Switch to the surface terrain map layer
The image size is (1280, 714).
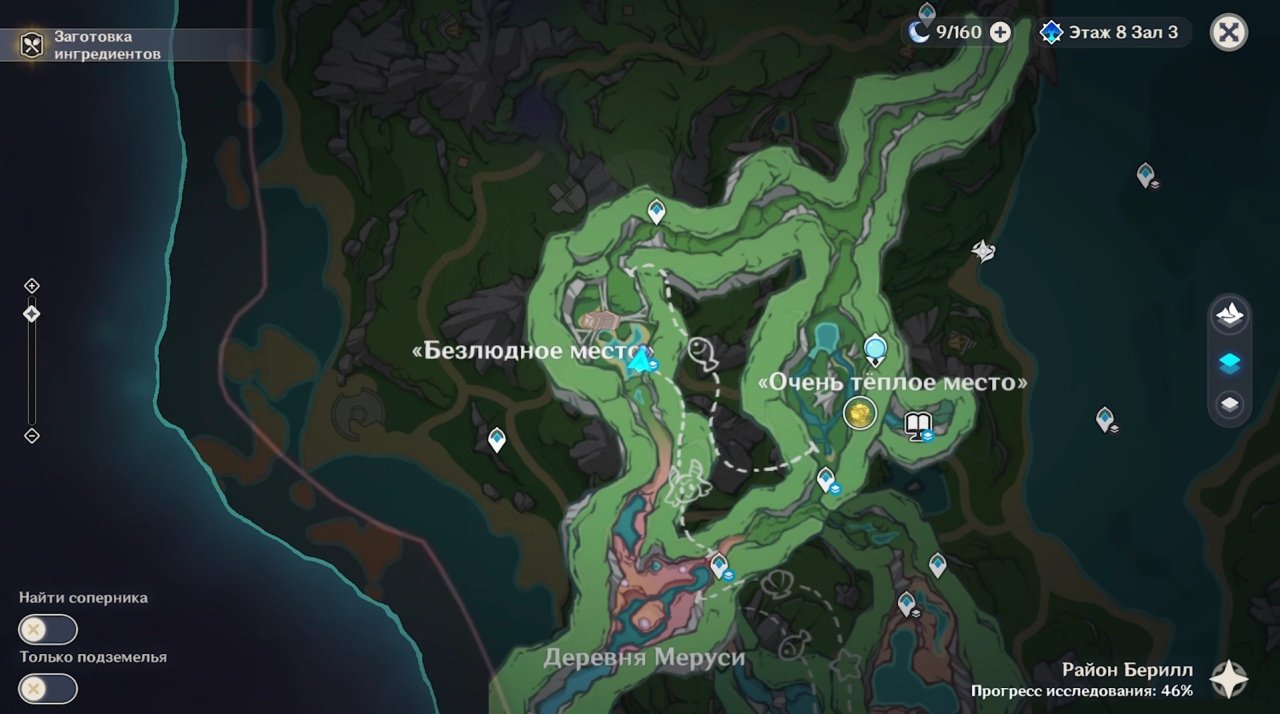tap(1229, 316)
